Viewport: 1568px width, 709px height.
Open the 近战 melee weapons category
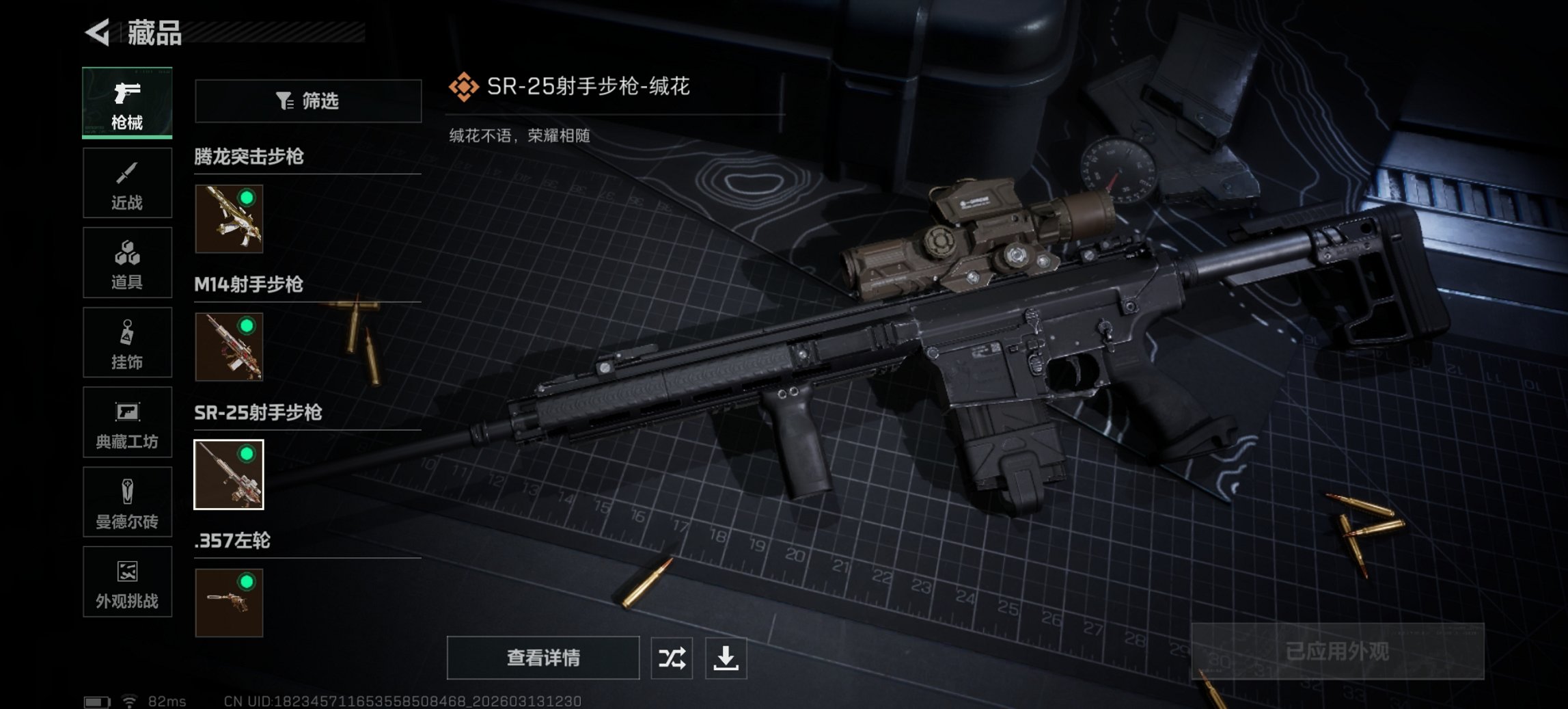(x=127, y=183)
